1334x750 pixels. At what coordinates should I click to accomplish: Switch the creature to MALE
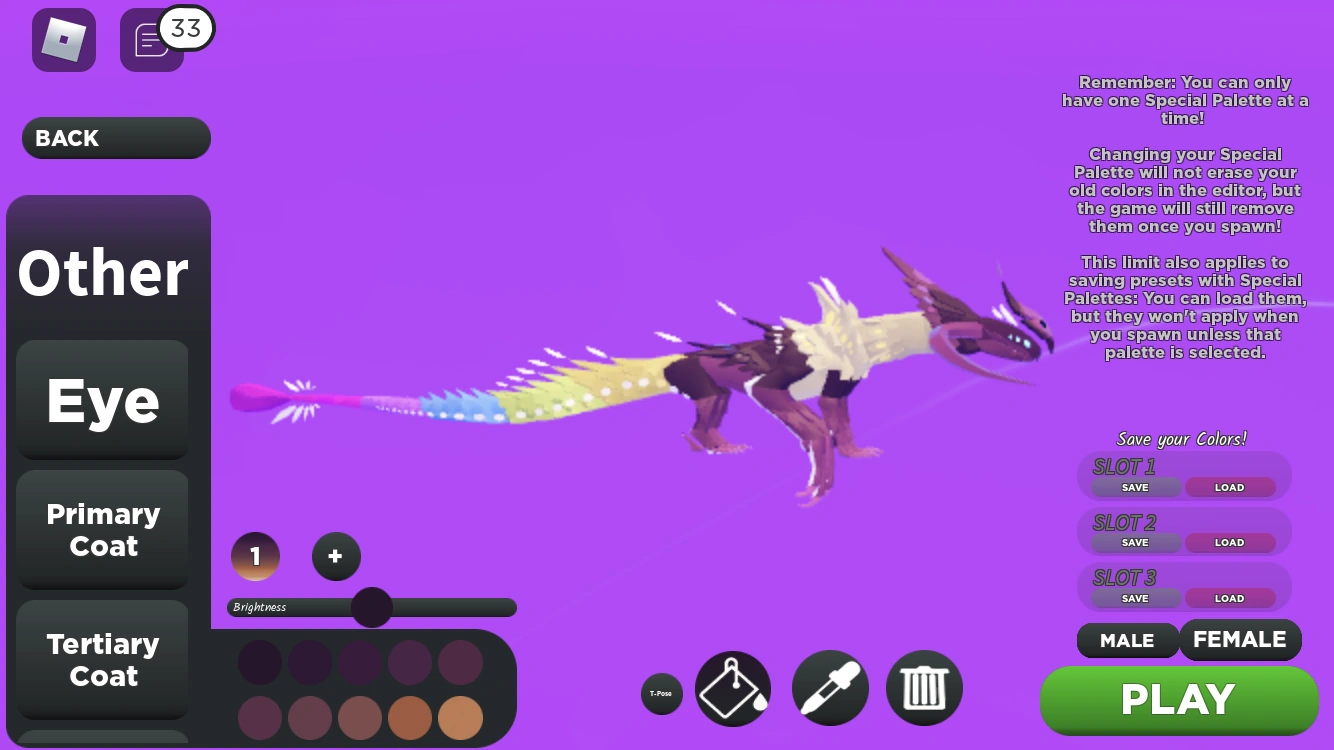(1127, 640)
